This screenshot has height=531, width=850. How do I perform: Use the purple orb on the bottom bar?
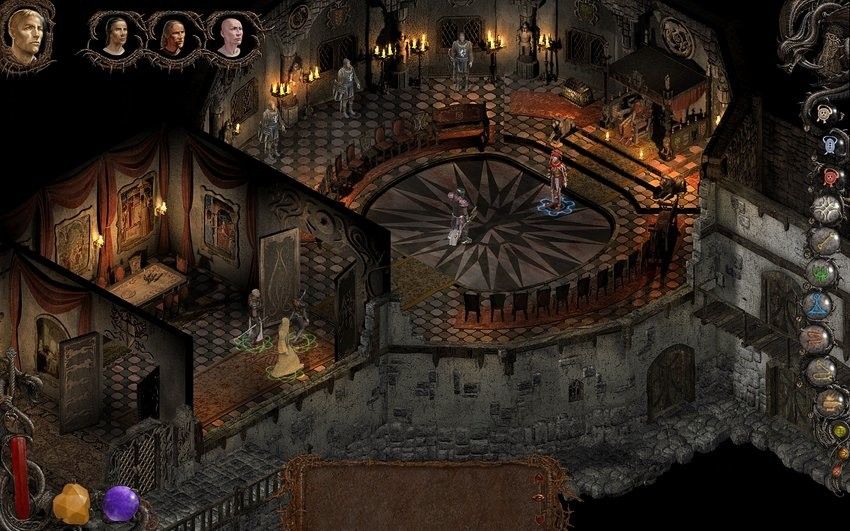pyautogui.click(x=121, y=503)
